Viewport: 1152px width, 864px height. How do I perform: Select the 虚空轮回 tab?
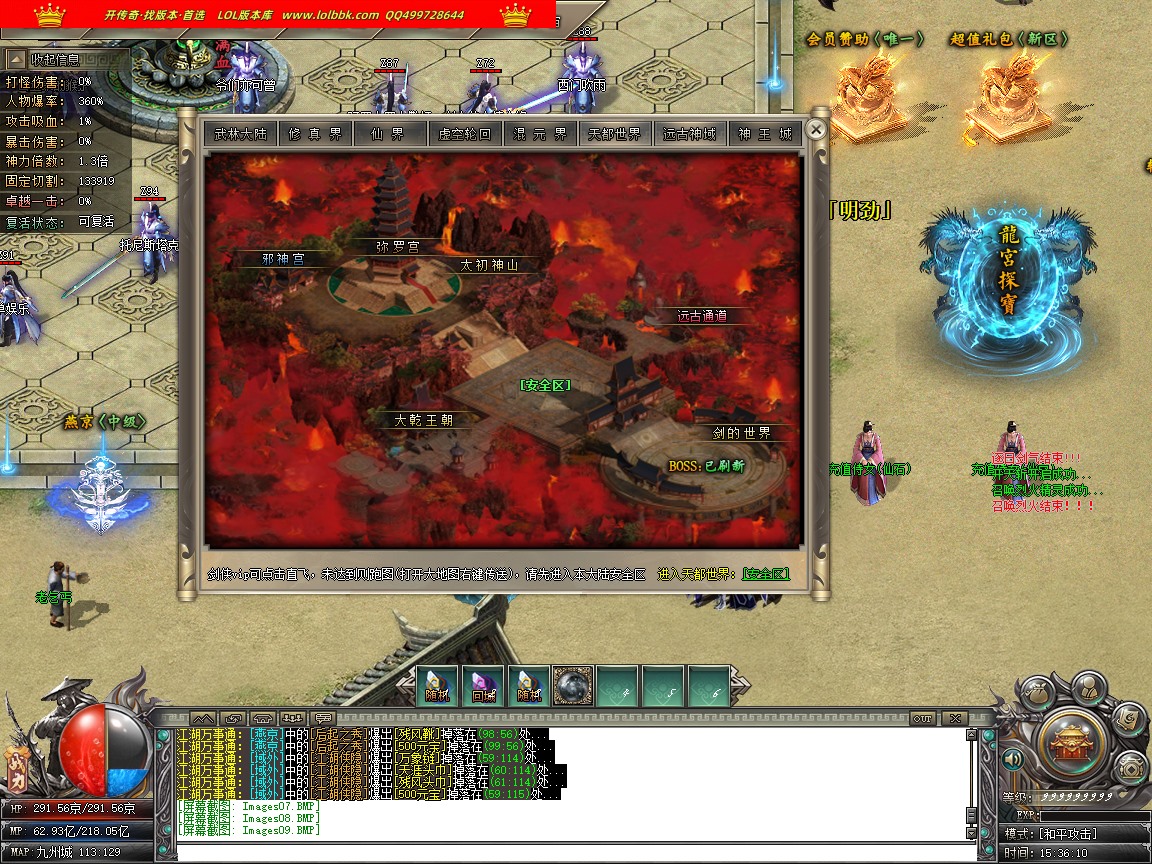pyautogui.click(x=465, y=134)
